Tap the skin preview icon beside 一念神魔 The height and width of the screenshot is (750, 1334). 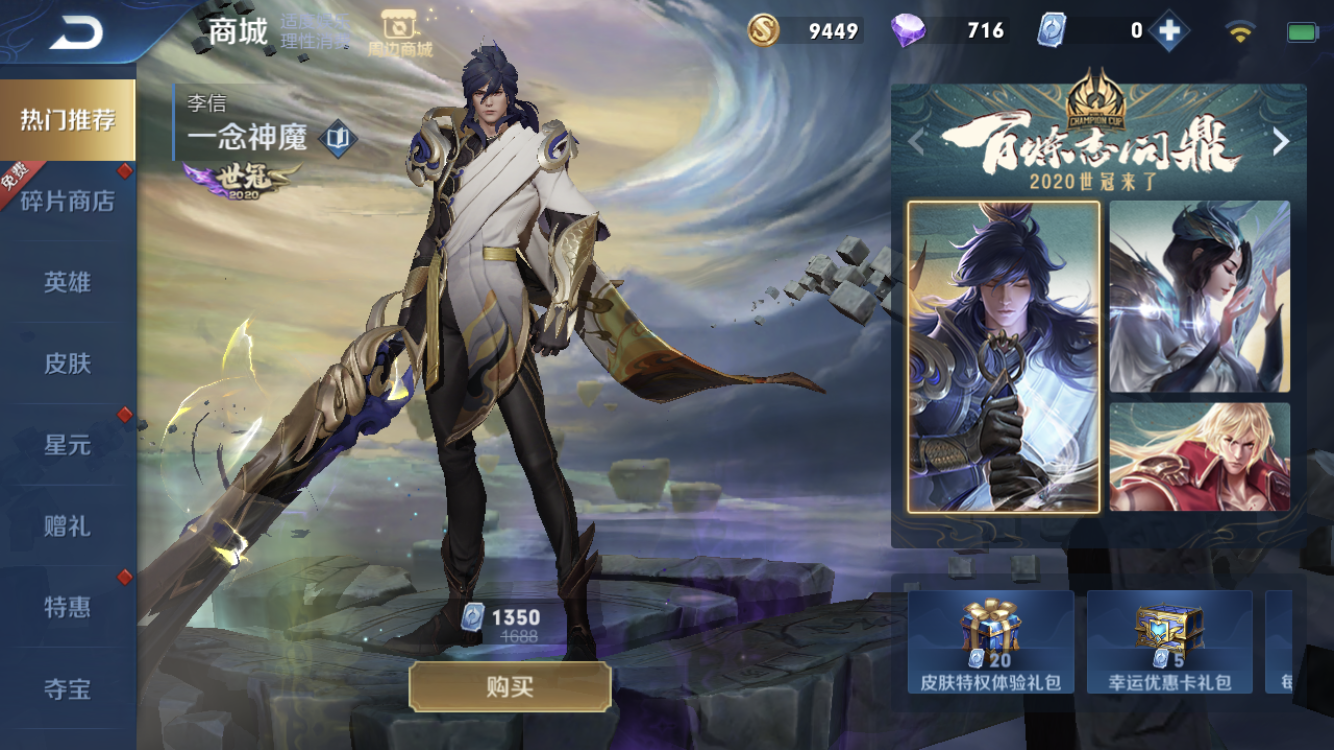coord(338,138)
